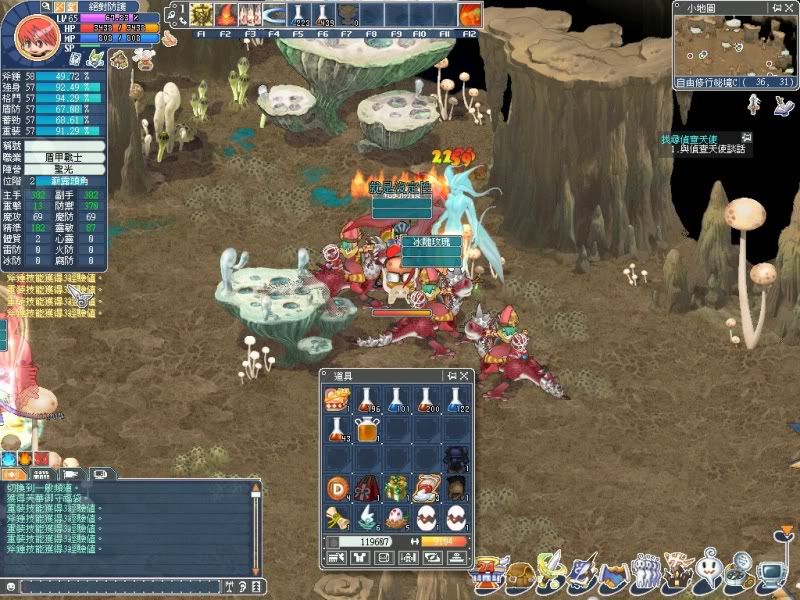The width and height of the screenshot is (800, 600).
Task: Activate the F2 fire skill hotkey slot
Action: click(x=225, y=15)
